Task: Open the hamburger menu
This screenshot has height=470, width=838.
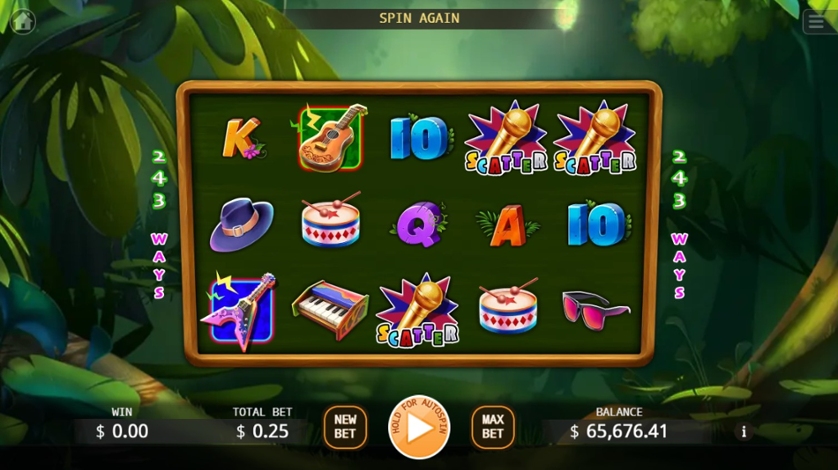Action: 816,22
